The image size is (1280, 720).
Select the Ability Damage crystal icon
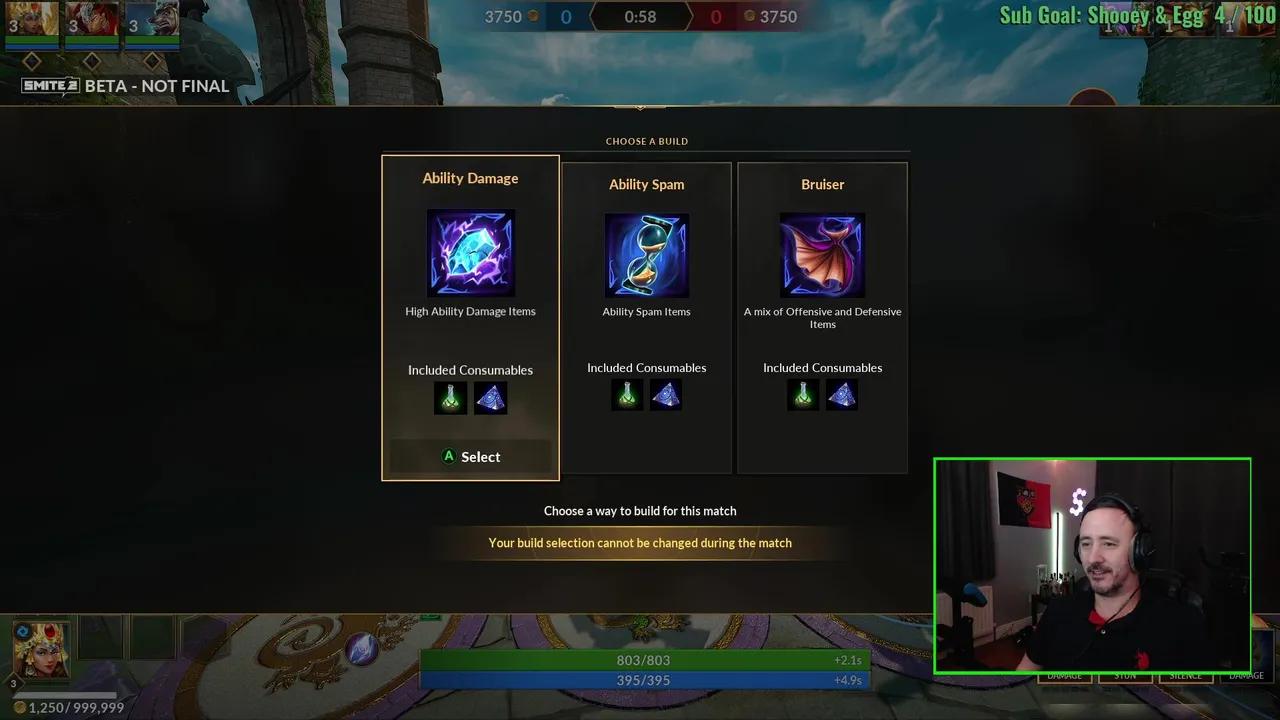click(470, 252)
